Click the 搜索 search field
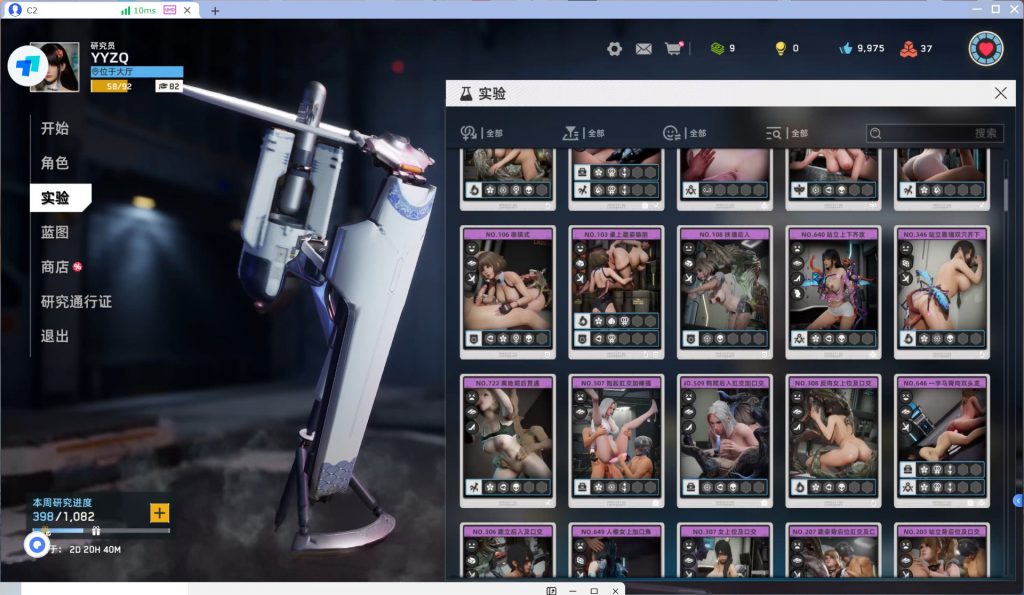The image size is (1024, 595). [x=935, y=133]
